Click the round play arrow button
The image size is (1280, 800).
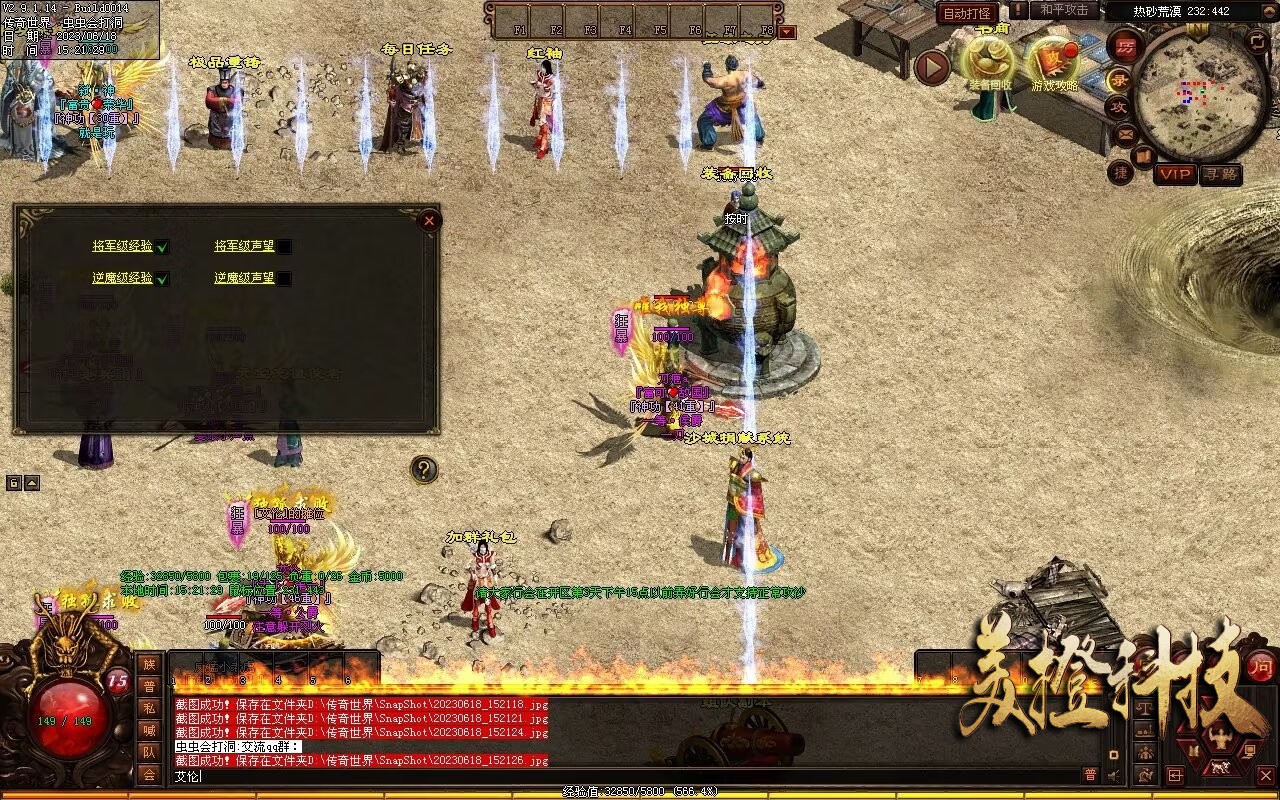932,67
